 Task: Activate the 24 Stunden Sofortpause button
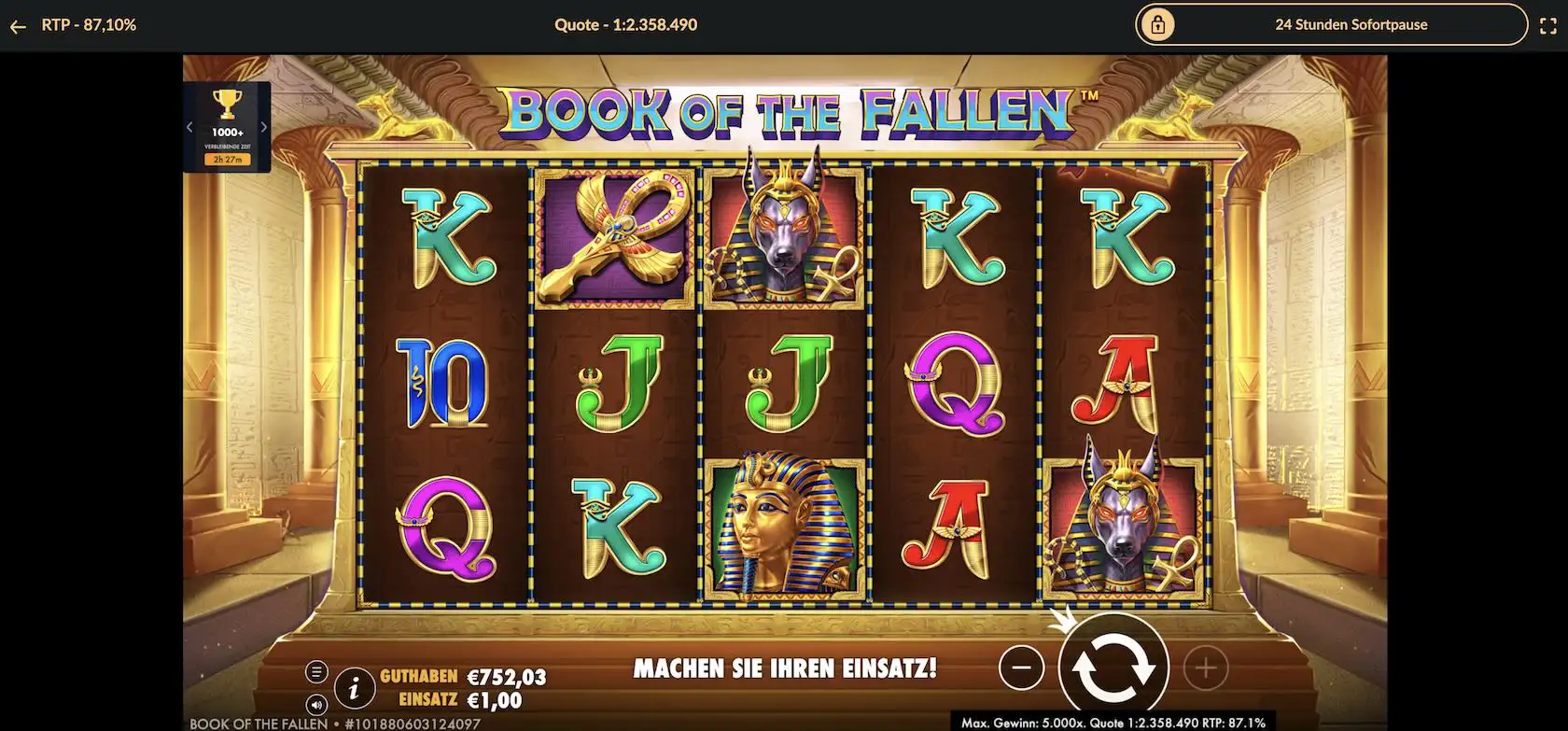coord(1351,24)
